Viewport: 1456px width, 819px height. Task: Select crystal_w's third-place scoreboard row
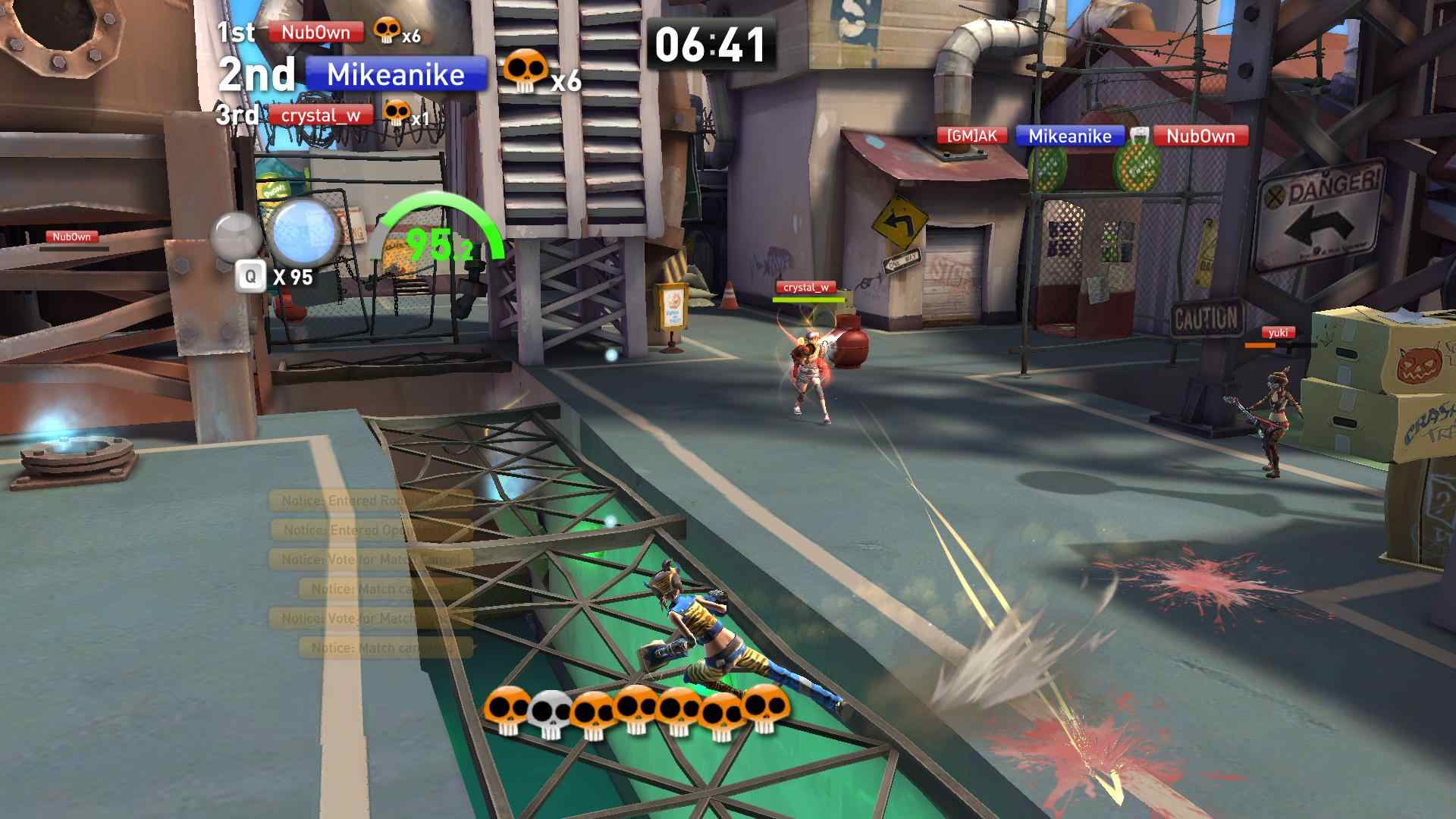320,115
